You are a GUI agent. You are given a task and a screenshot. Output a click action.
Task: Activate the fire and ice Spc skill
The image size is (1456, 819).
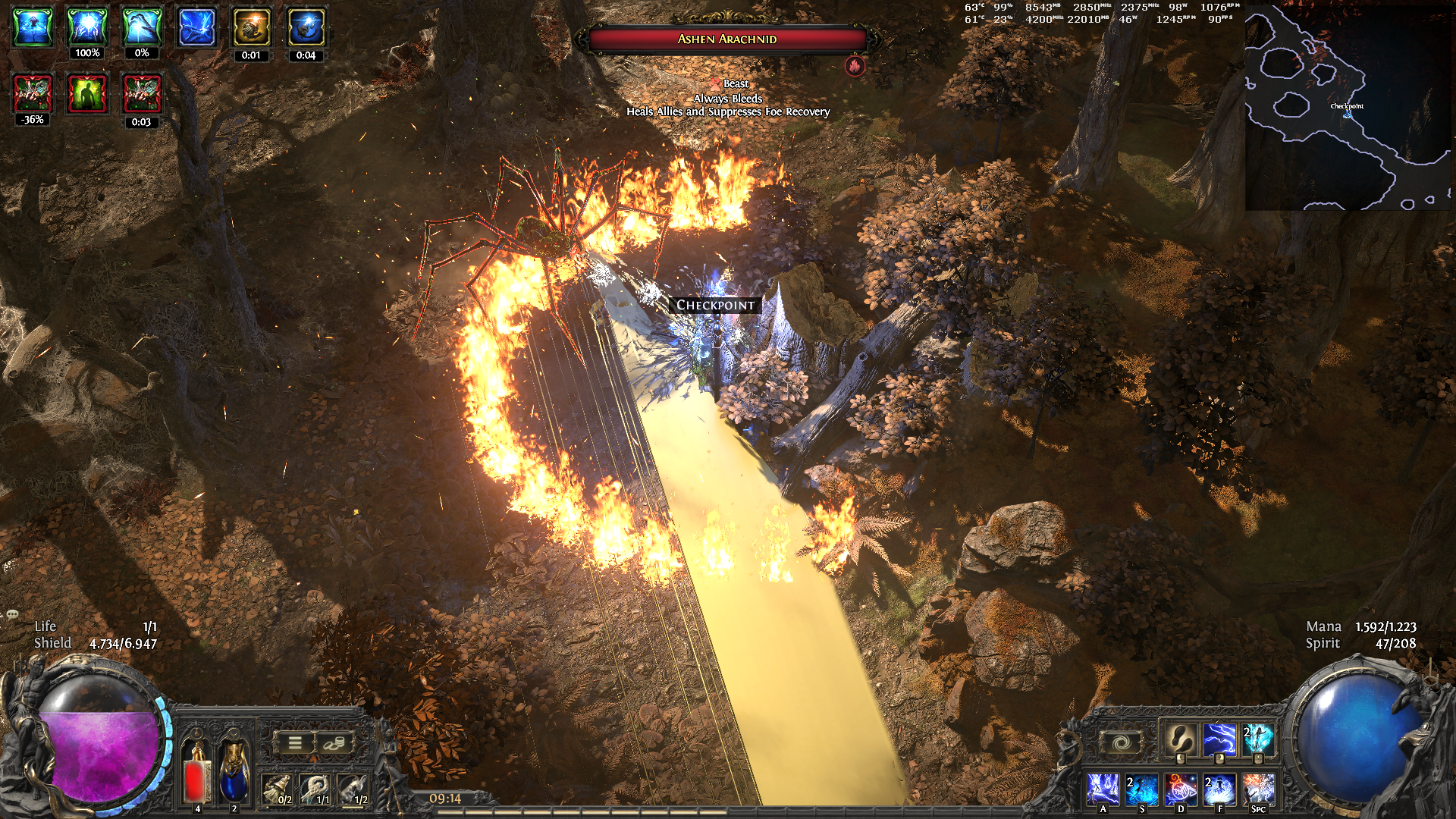click(1258, 789)
